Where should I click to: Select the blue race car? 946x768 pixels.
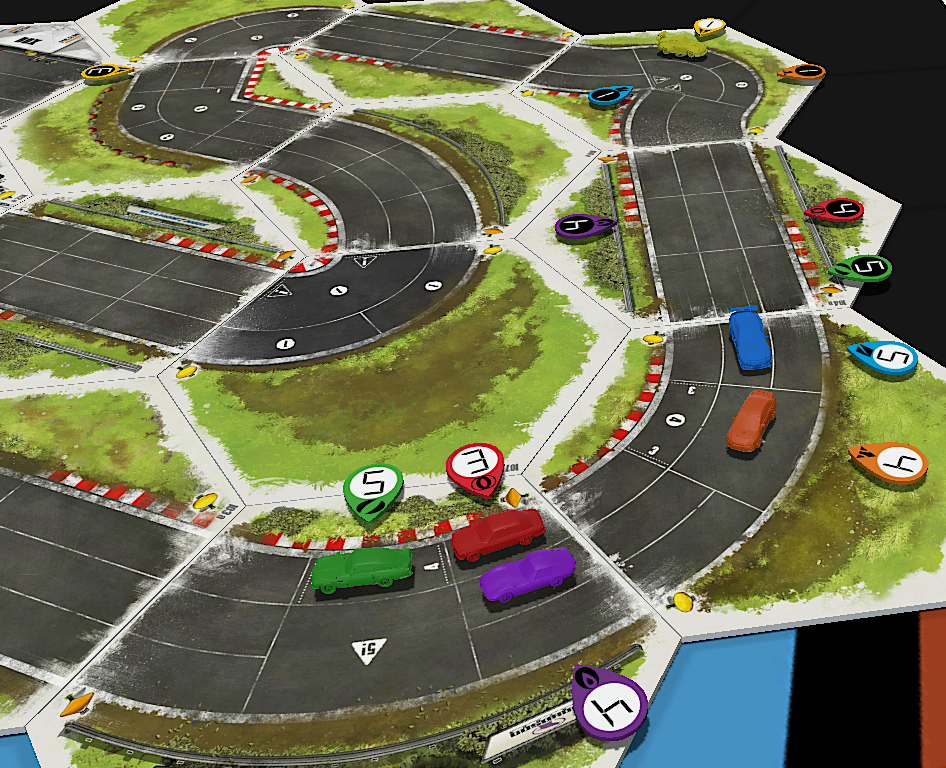click(x=749, y=337)
